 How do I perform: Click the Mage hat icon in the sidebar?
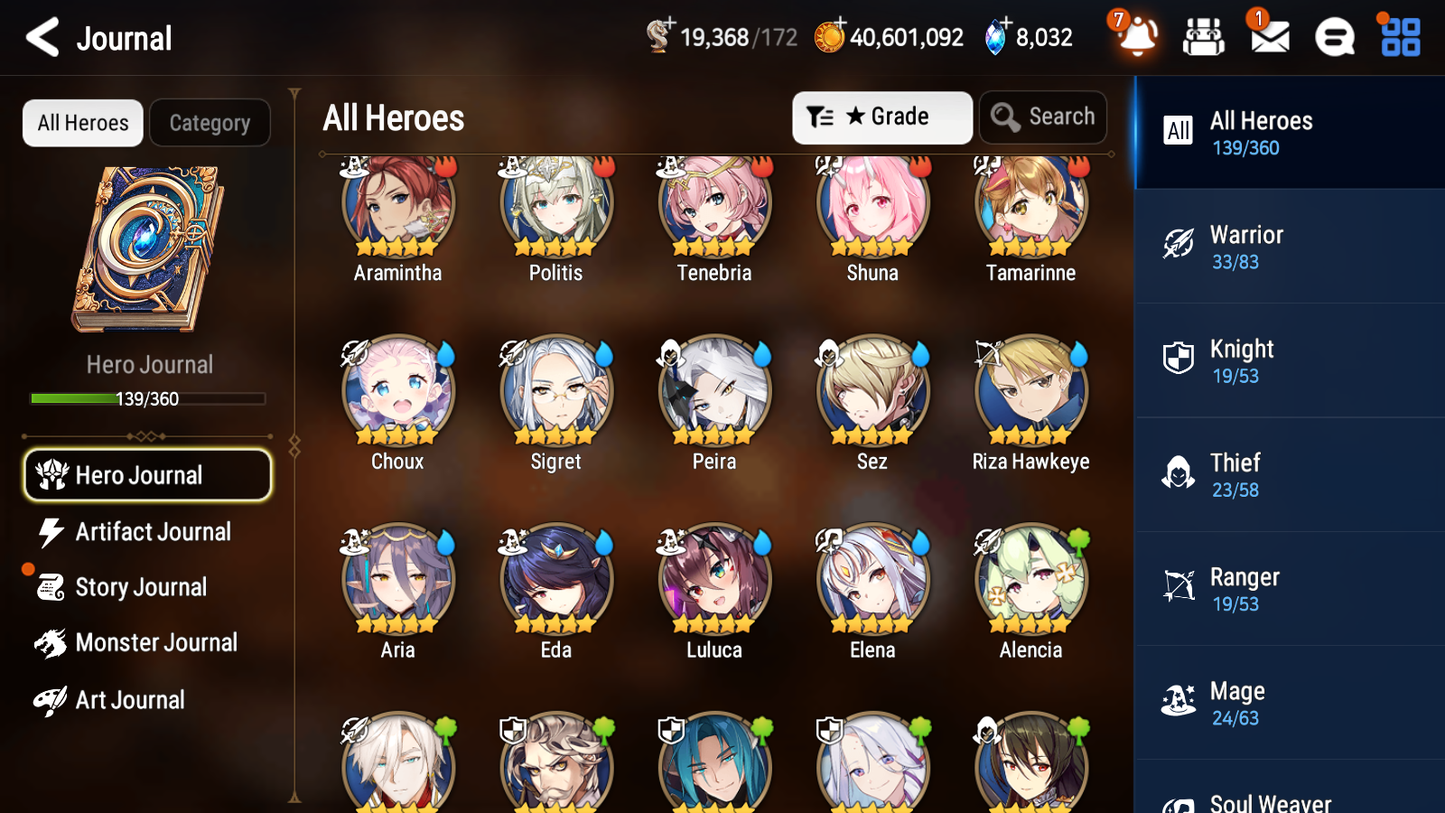(x=1179, y=702)
